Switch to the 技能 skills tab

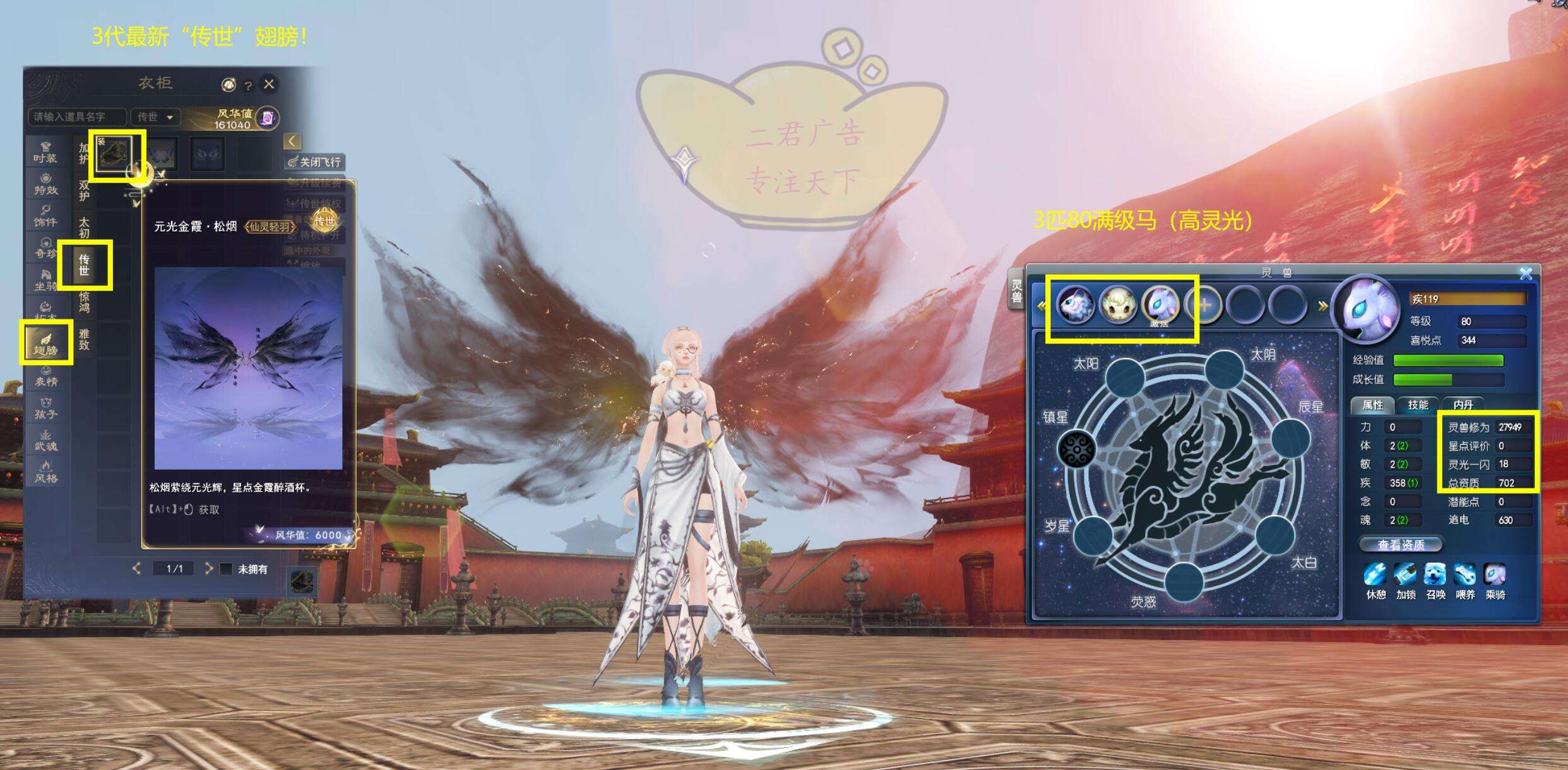[1418, 405]
